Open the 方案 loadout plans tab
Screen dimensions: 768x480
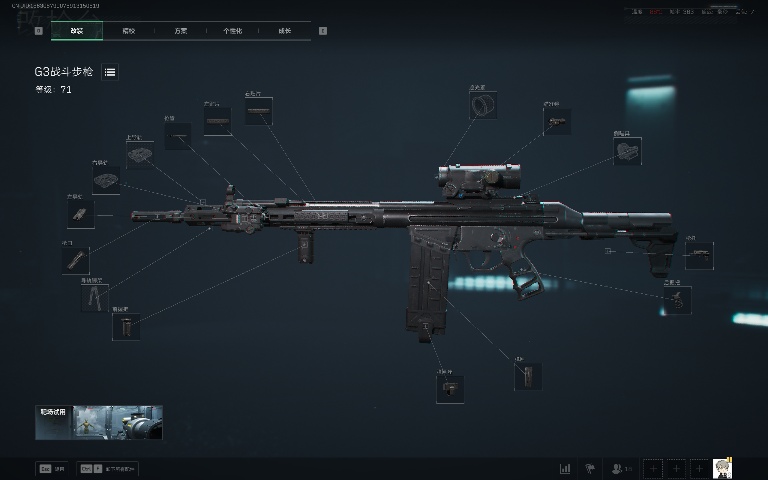point(180,31)
